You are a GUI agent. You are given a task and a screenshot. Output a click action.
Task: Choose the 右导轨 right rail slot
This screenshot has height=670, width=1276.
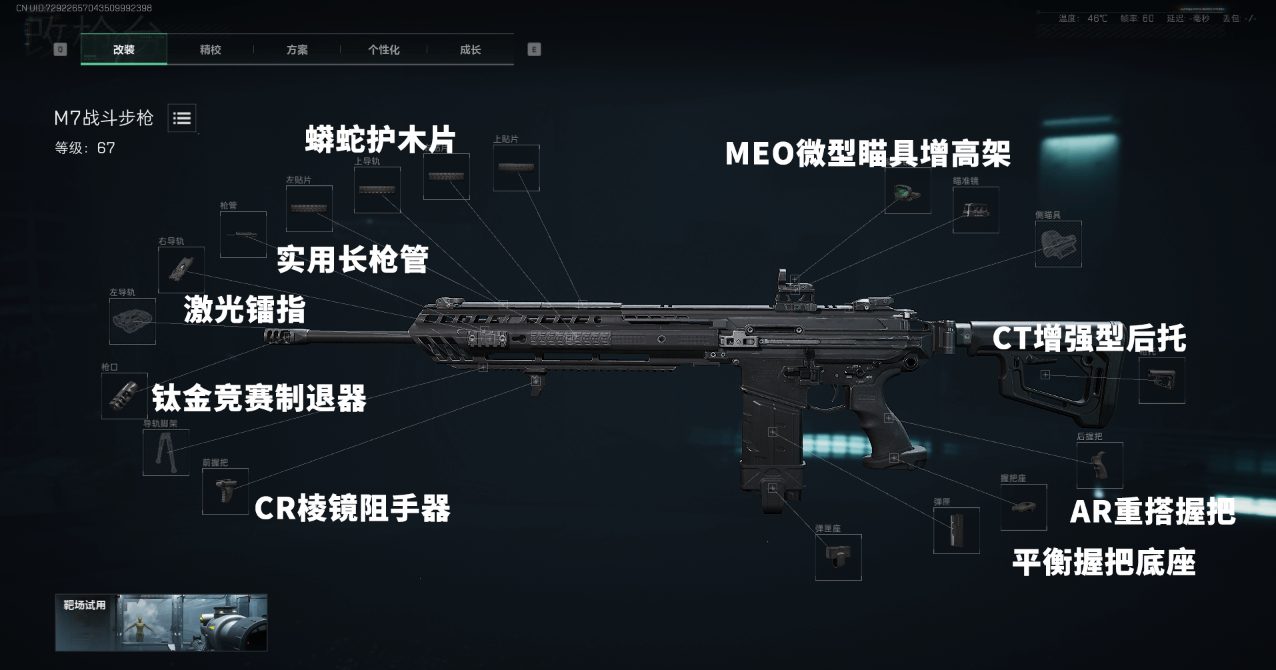[x=181, y=269]
